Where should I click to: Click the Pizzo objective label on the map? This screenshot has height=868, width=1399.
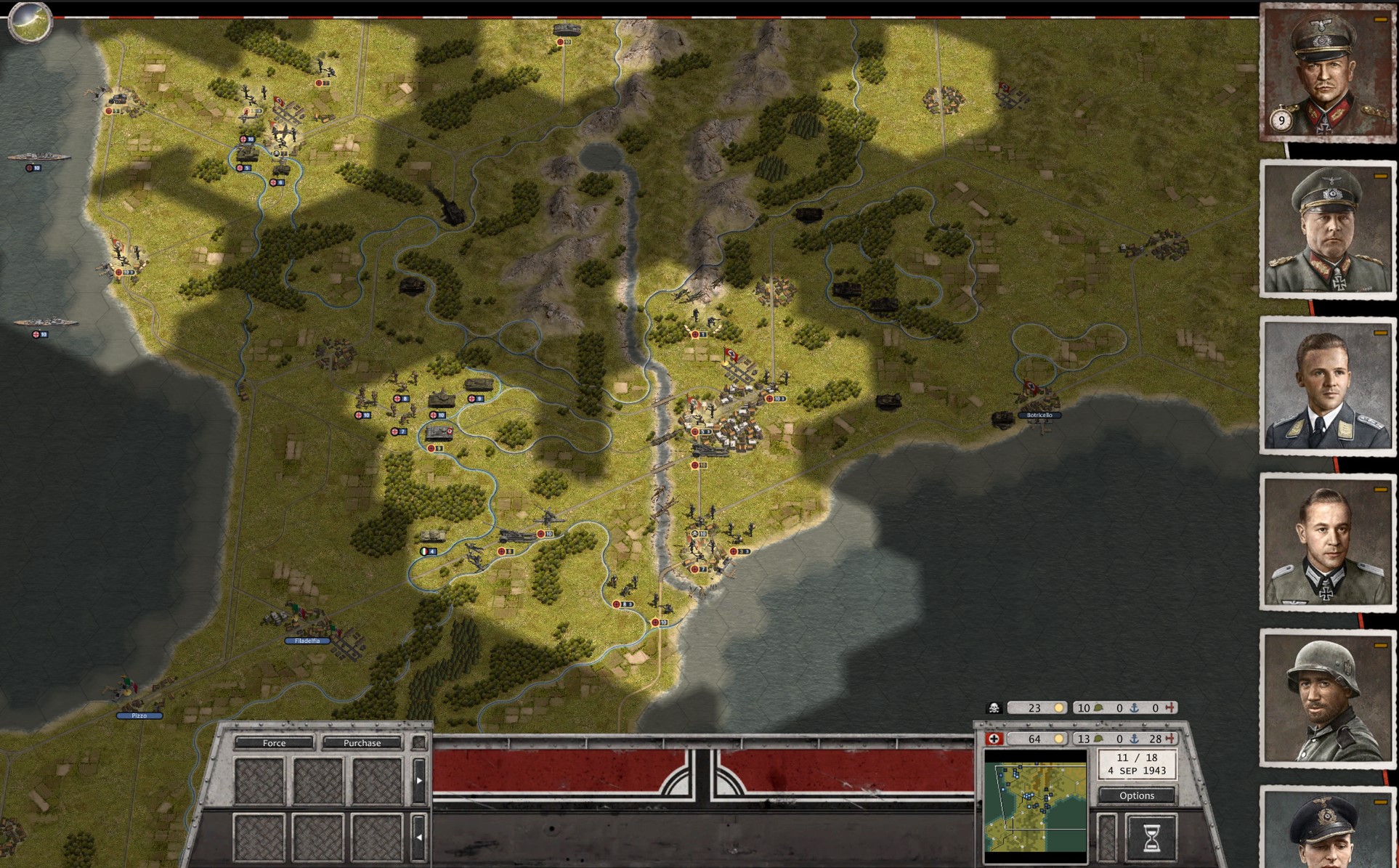click(139, 715)
